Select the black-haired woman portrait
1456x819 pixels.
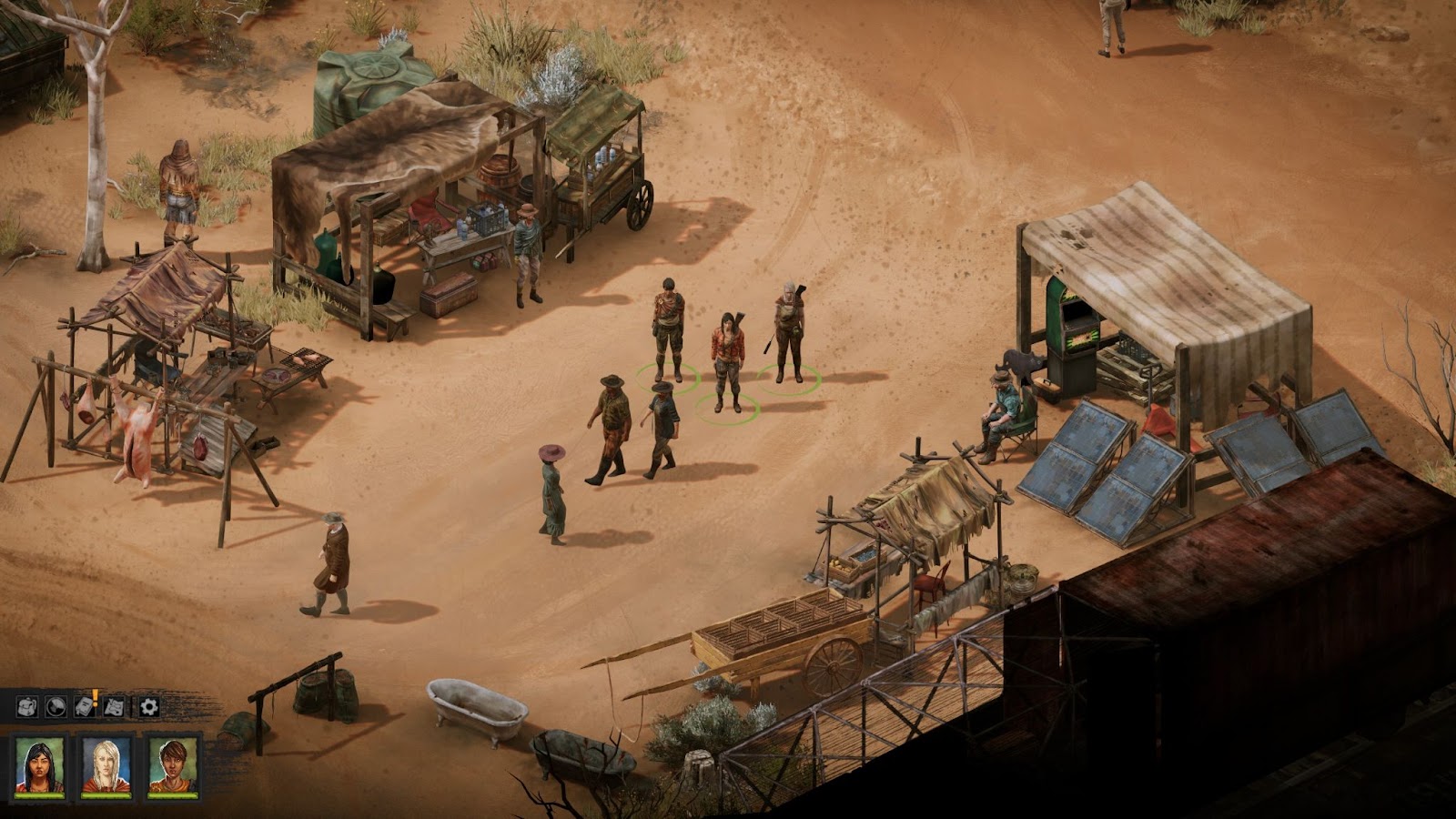coord(40,765)
